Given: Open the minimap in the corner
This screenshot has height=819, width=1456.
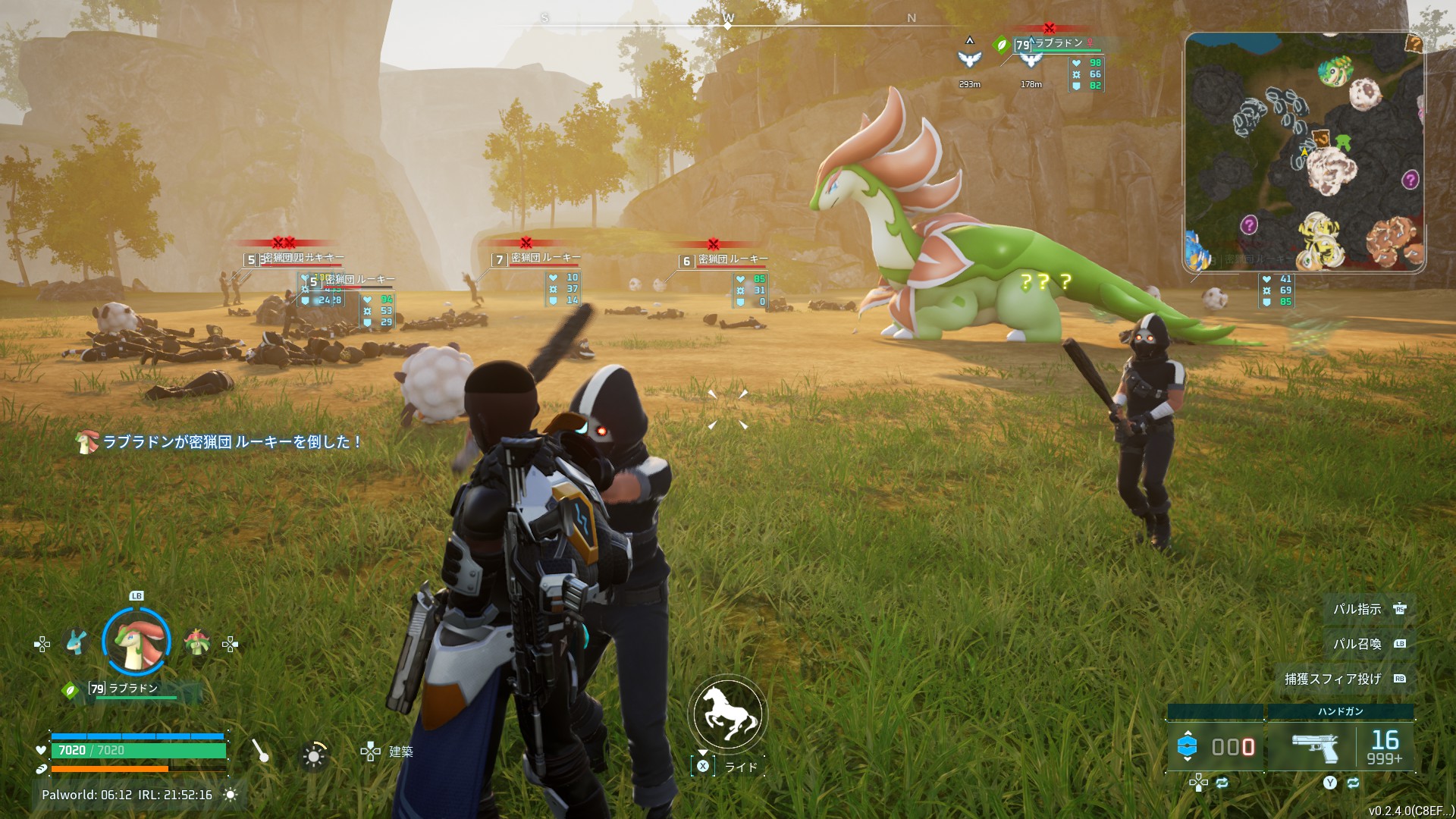Looking at the screenshot, I should (1304, 152).
